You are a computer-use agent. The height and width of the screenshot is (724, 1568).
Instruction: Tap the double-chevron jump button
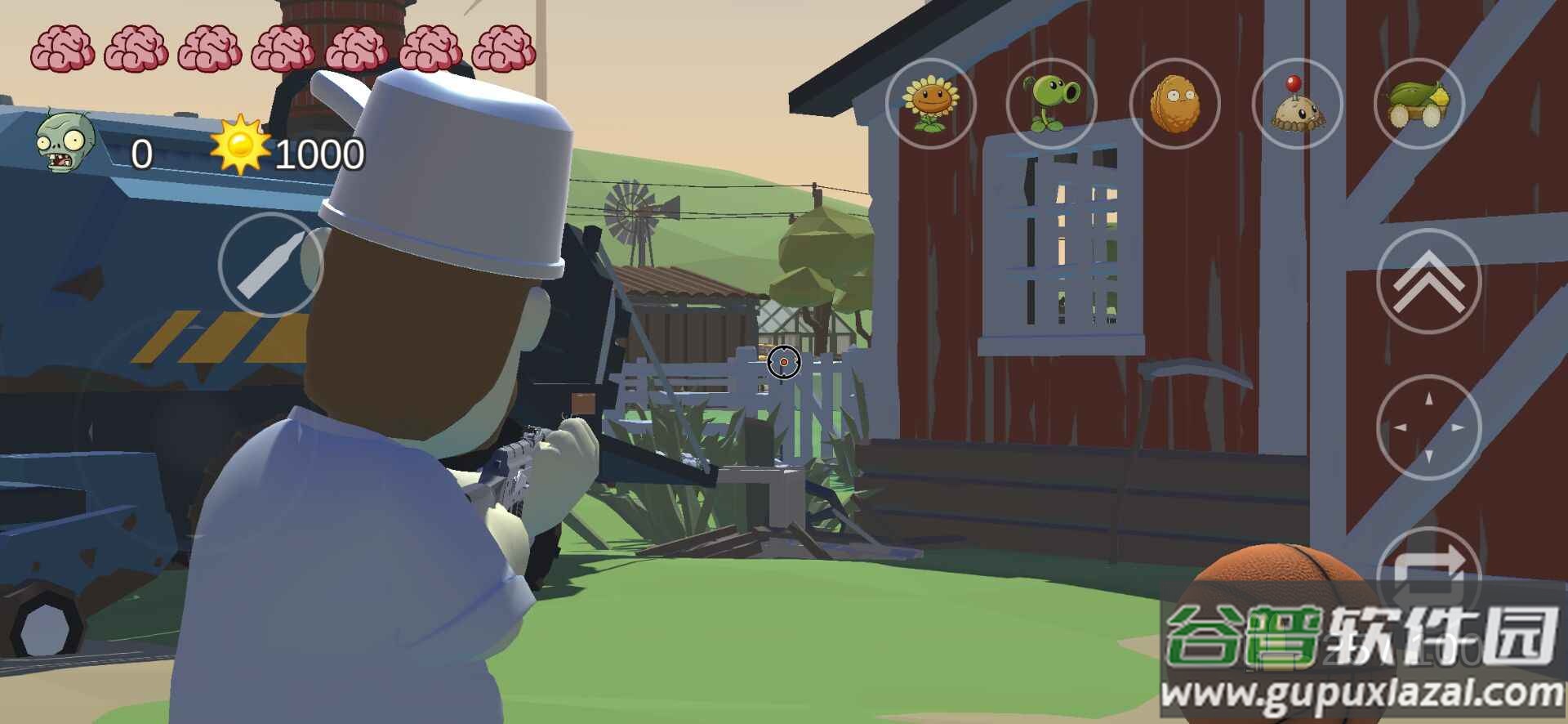pyautogui.click(x=1428, y=281)
